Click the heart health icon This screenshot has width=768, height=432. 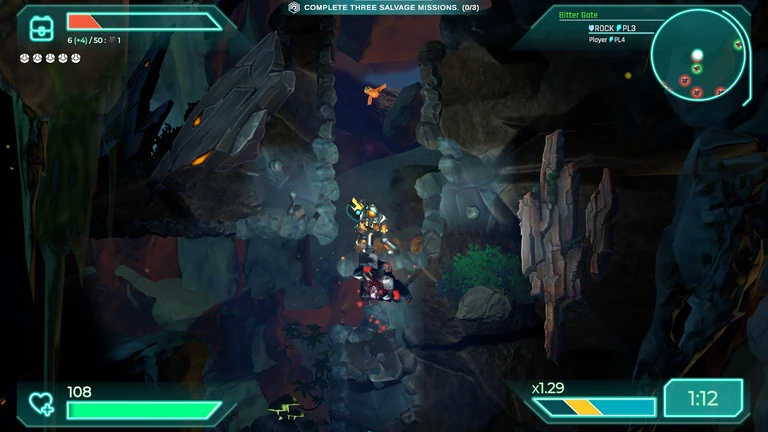pyautogui.click(x=41, y=403)
